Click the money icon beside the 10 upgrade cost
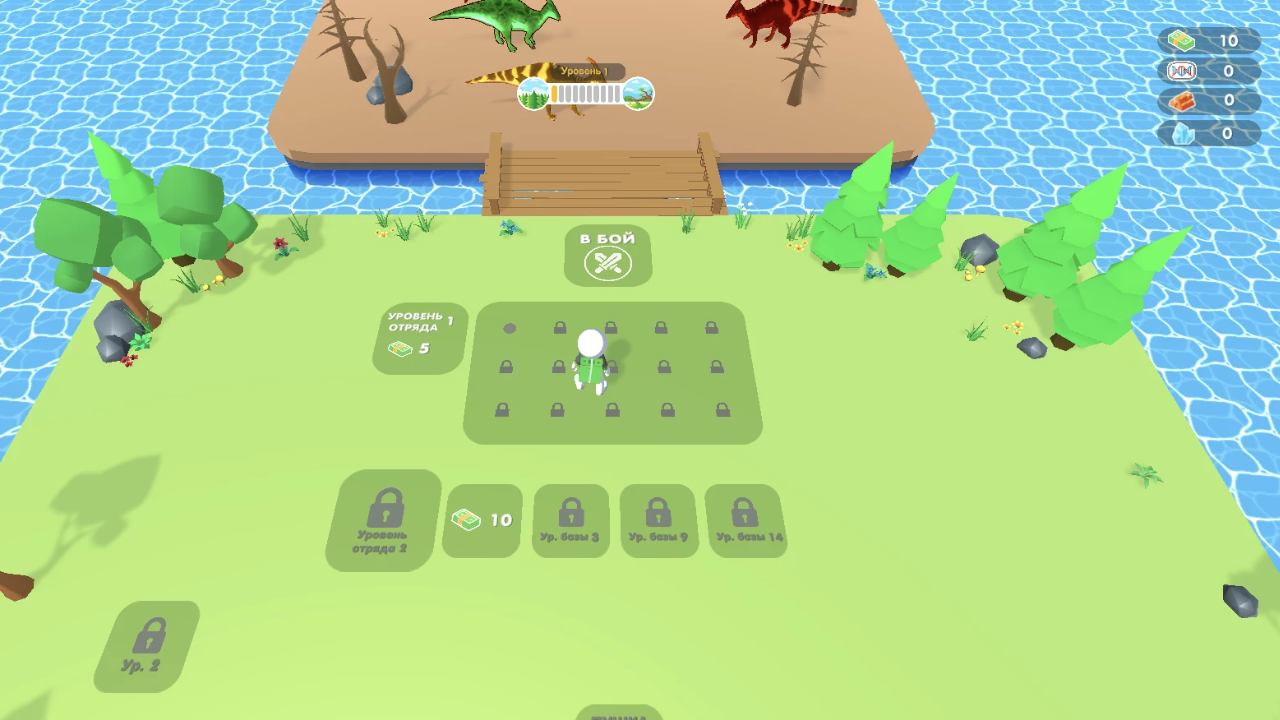The height and width of the screenshot is (720, 1280). click(x=467, y=520)
